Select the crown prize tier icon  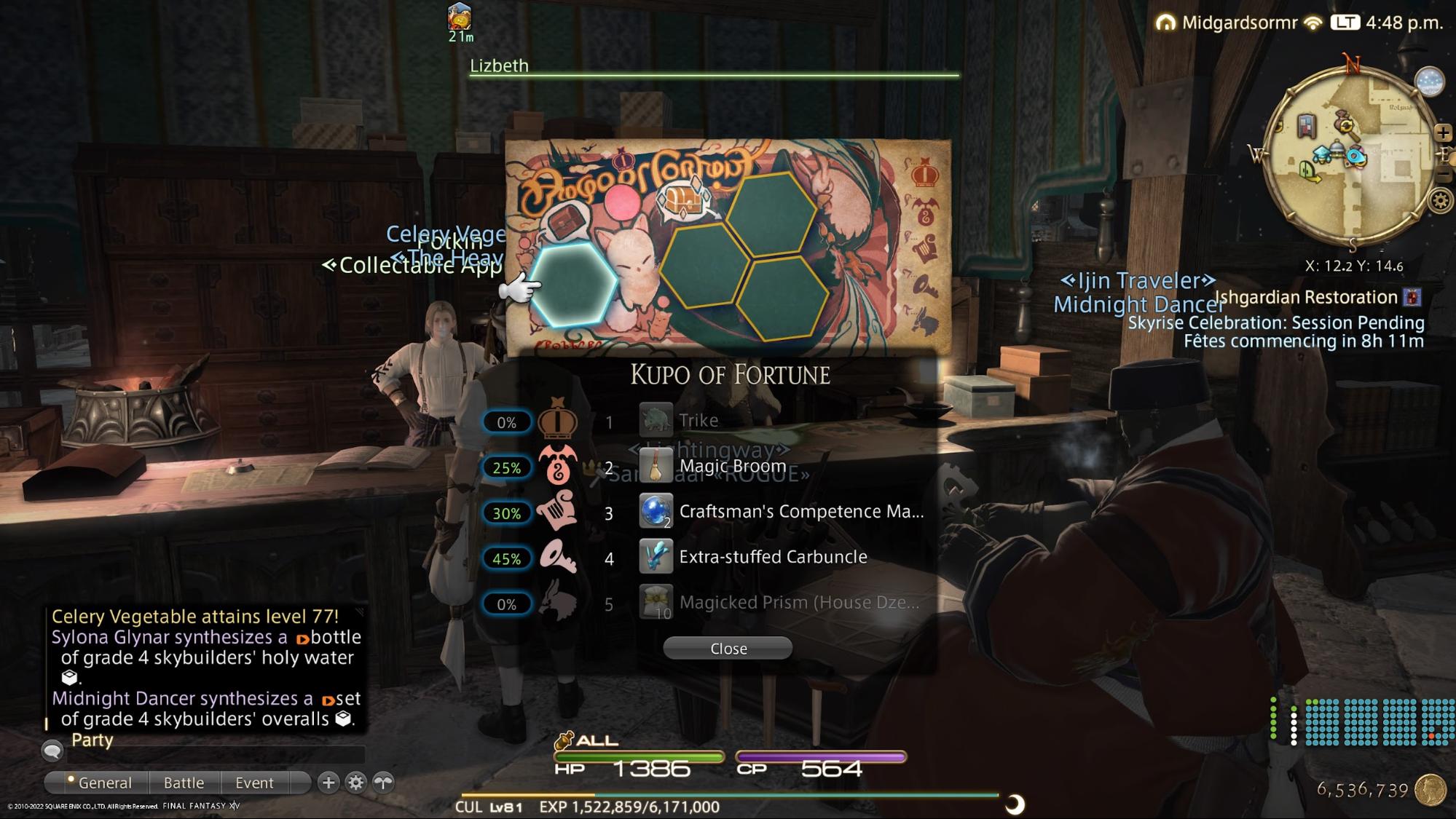(559, 421)
